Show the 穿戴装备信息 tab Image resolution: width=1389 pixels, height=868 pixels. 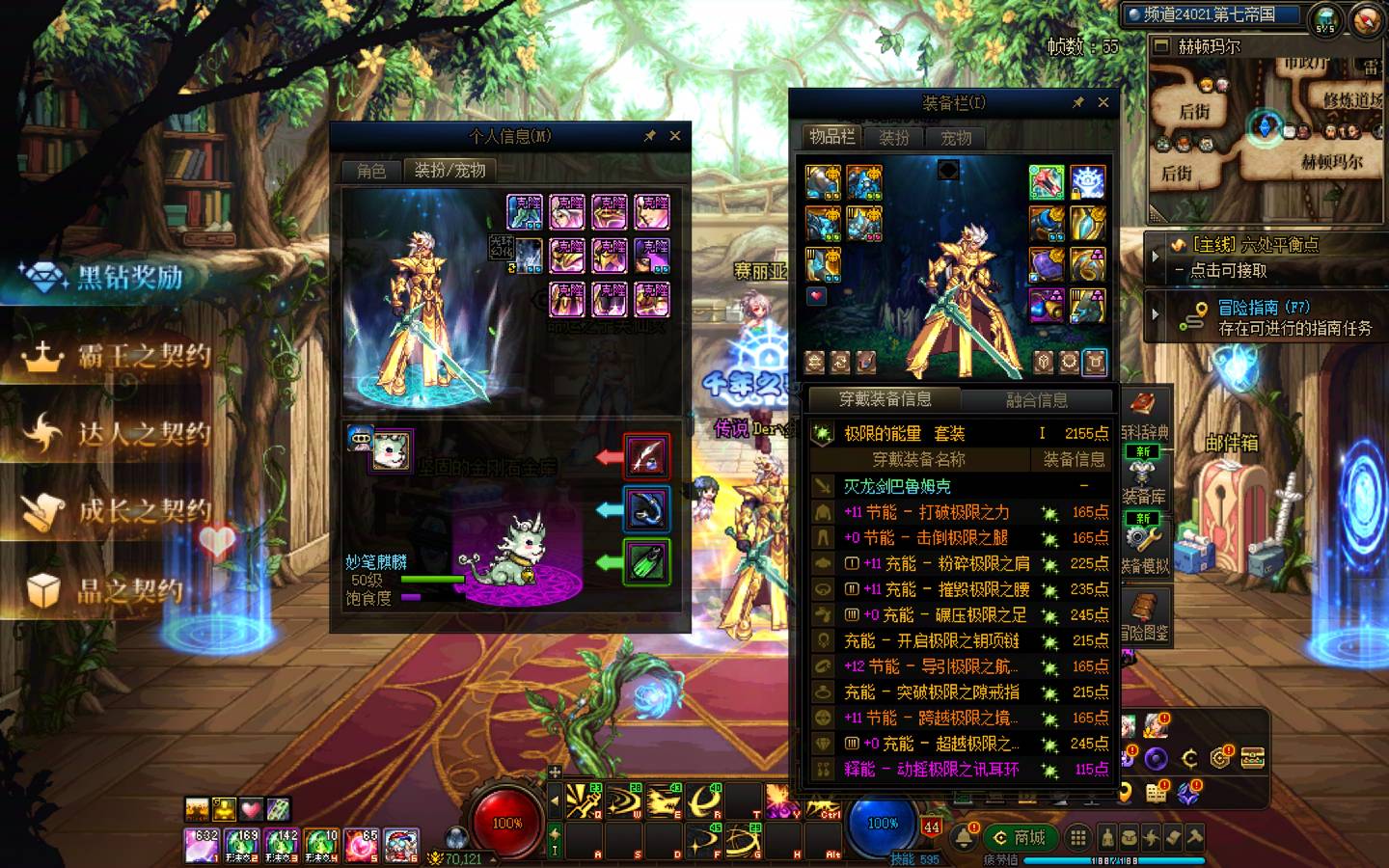[x=885, y=399]
